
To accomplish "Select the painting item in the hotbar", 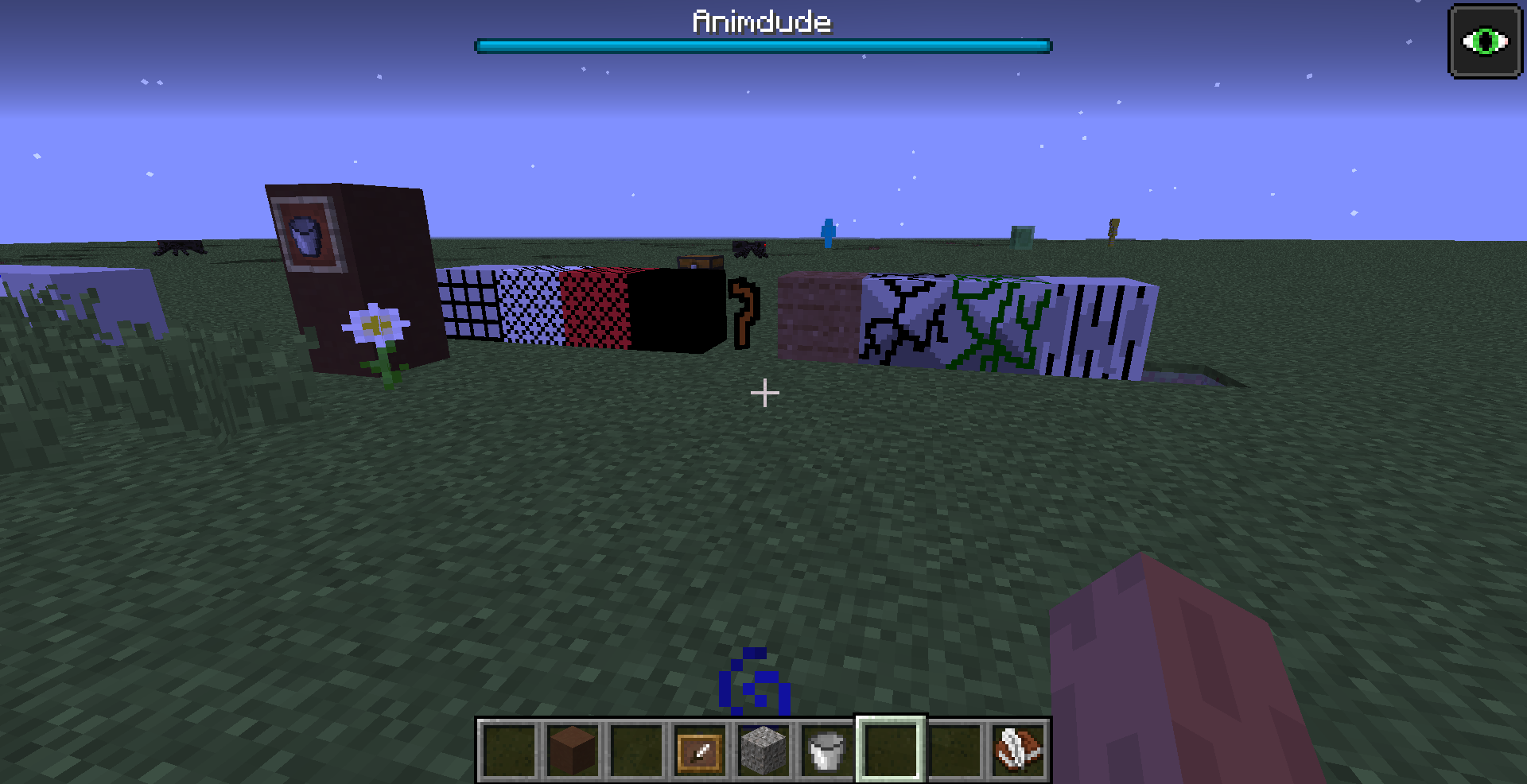I will [700, 751].
